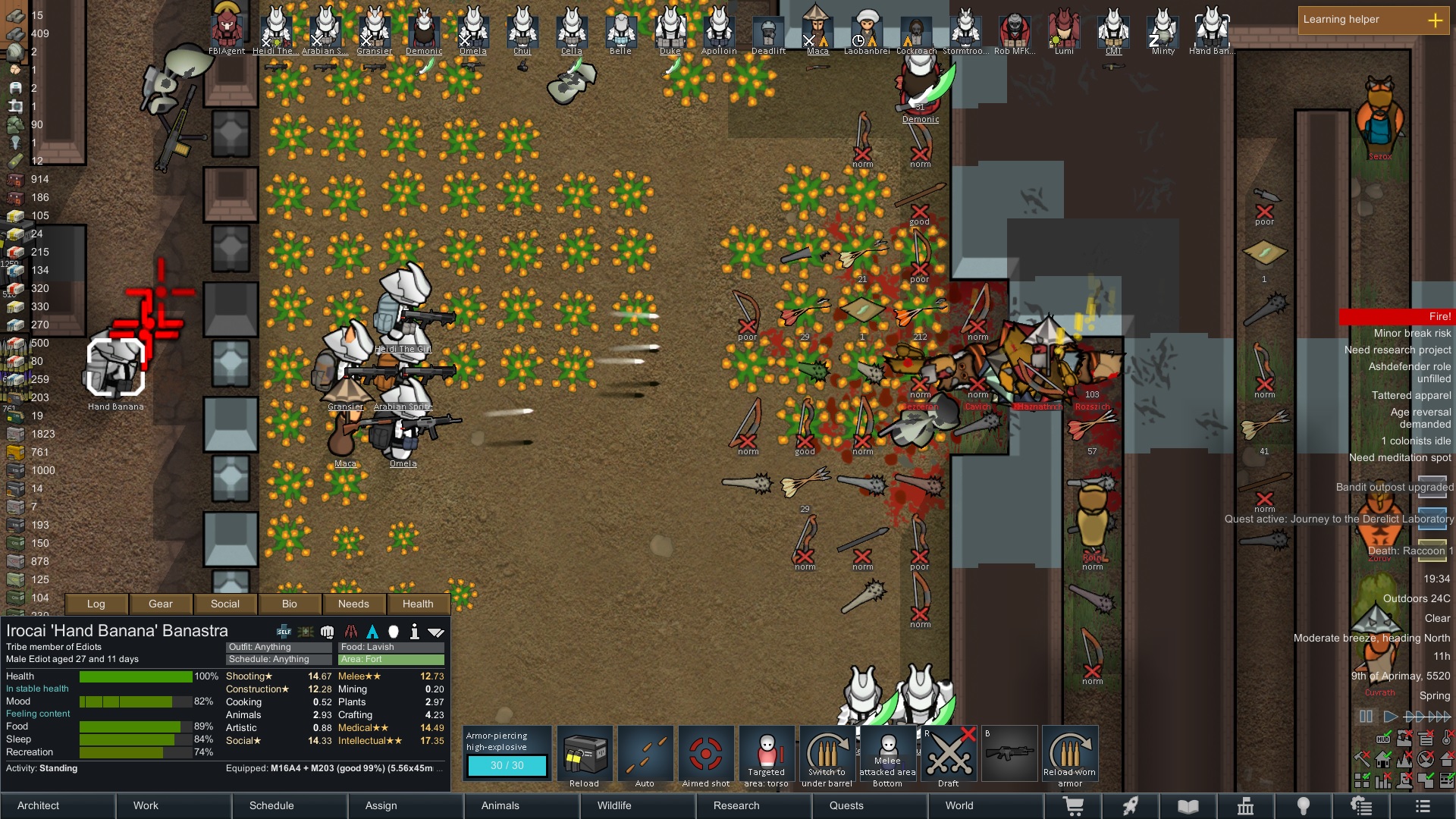This screenshot has height=819, width=1456.
Task: Pause the game speed control
Action: [x=1366, y=717]
